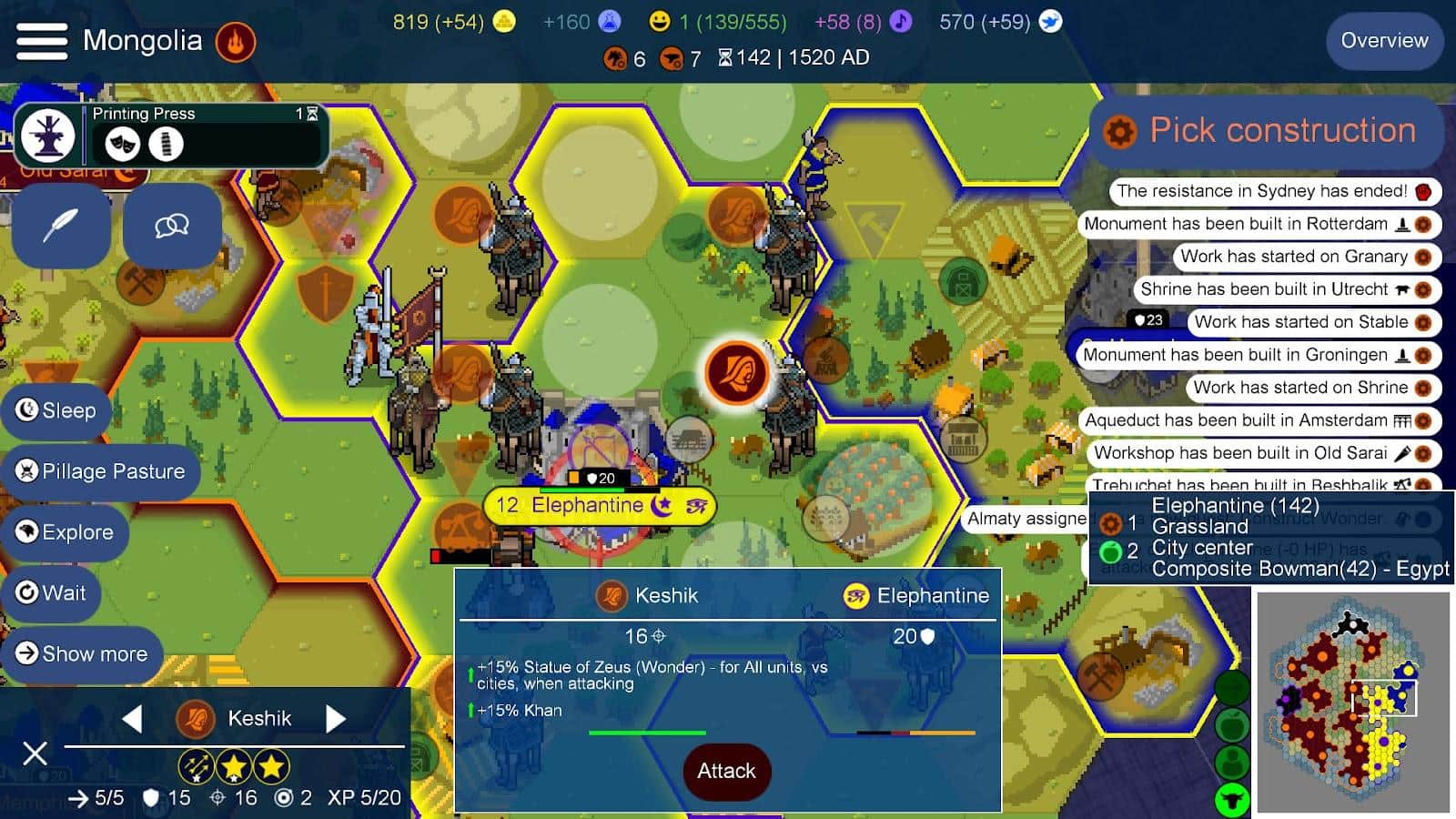Click the Keshik green health bar
Viewport: 1456px width, 819px height.
[x=648, y=733]
